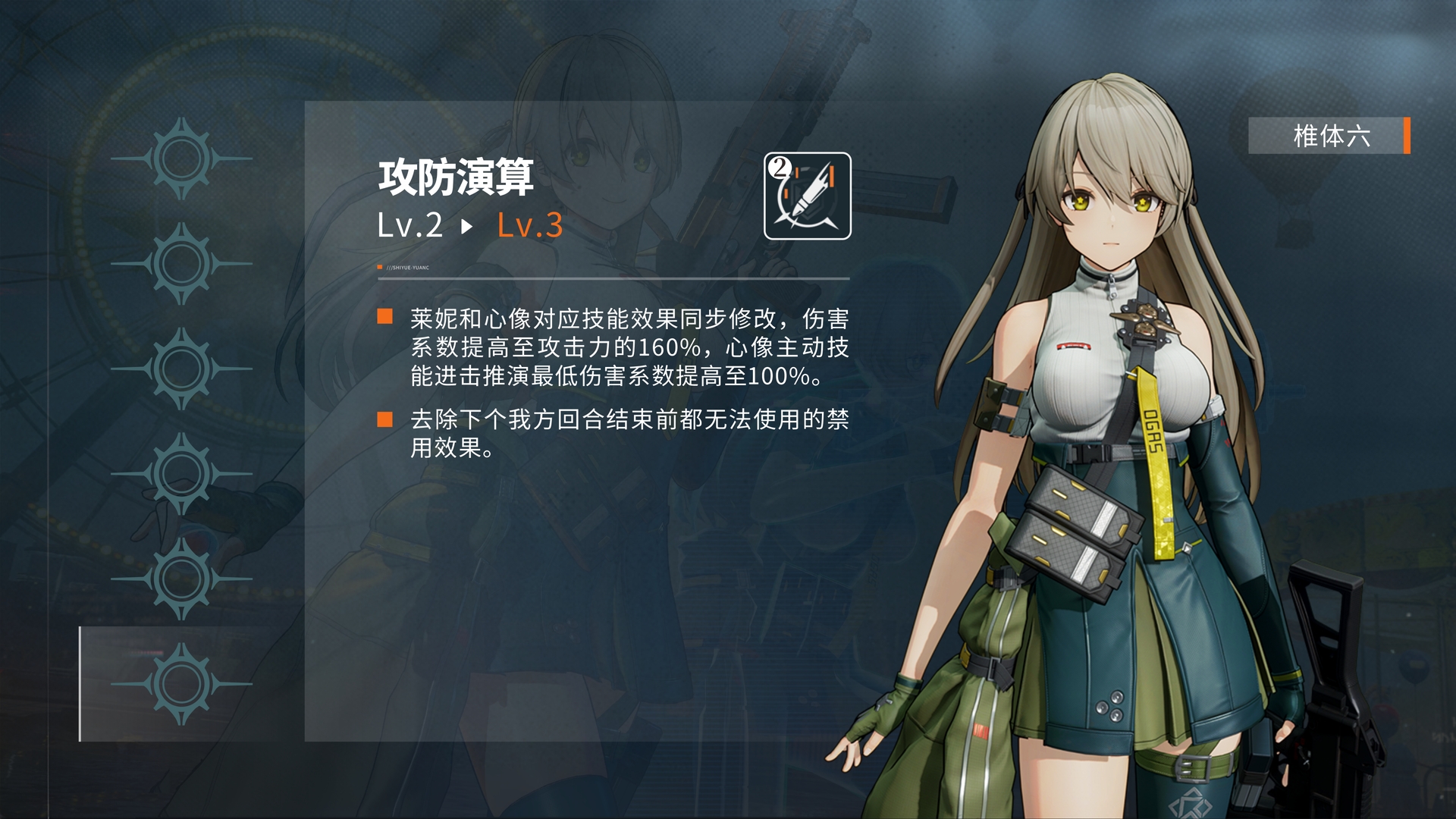Image resolution: width=1456 pixels, height=819 pixels.
Task: Select the Lv.2 label
Action: (x=409, y=225)
